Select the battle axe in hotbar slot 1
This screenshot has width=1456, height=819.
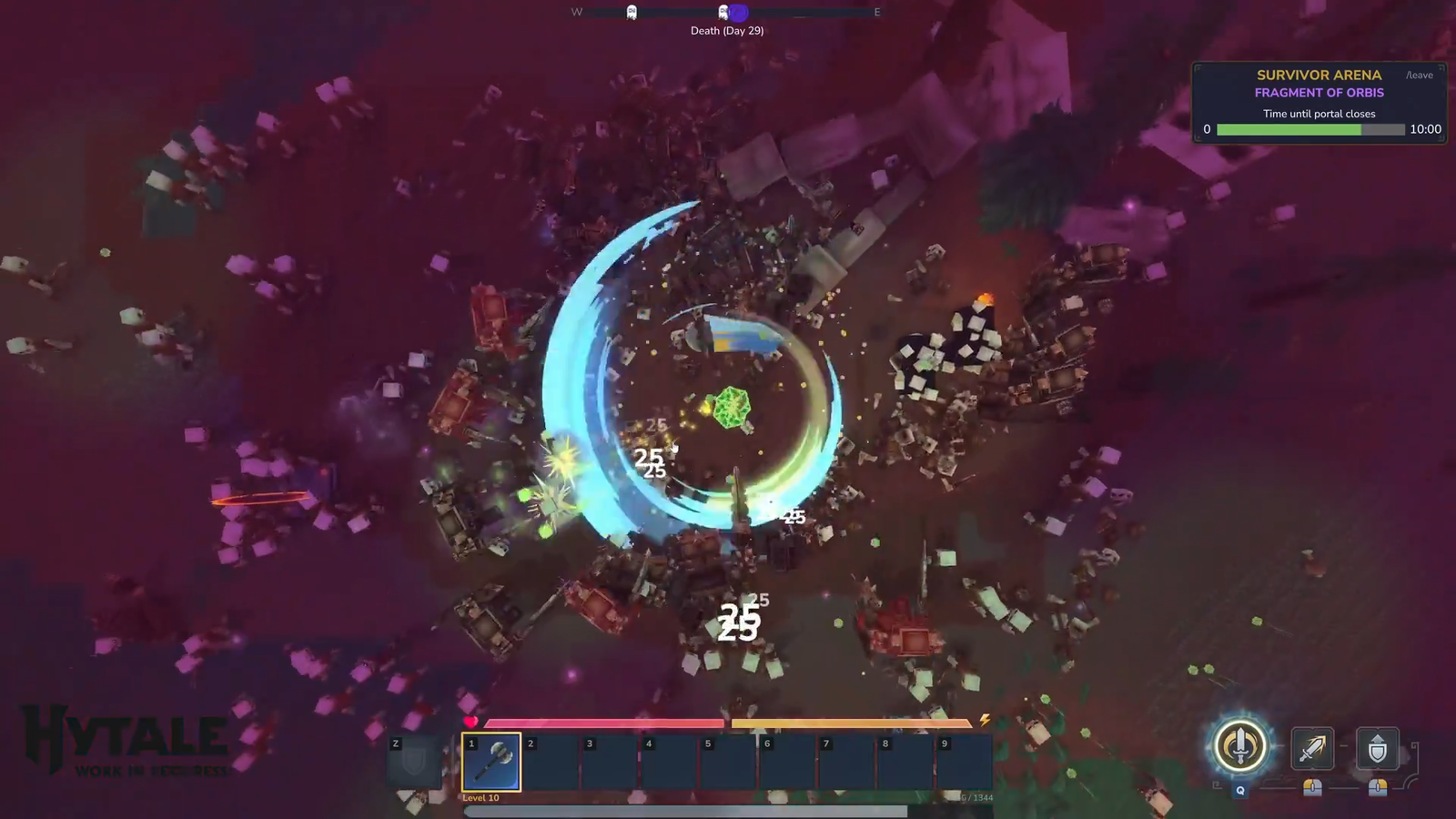(491, 763)
